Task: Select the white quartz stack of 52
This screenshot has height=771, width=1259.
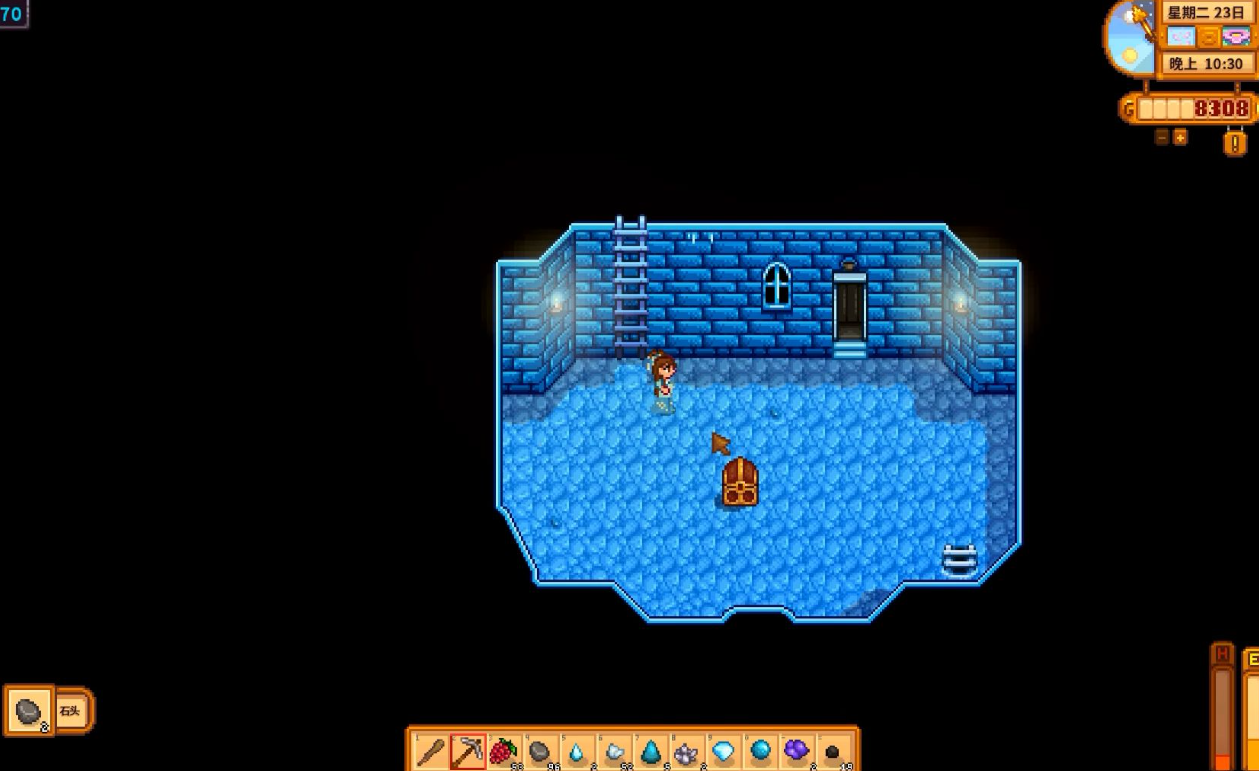Action: click(x=614, y=751)
